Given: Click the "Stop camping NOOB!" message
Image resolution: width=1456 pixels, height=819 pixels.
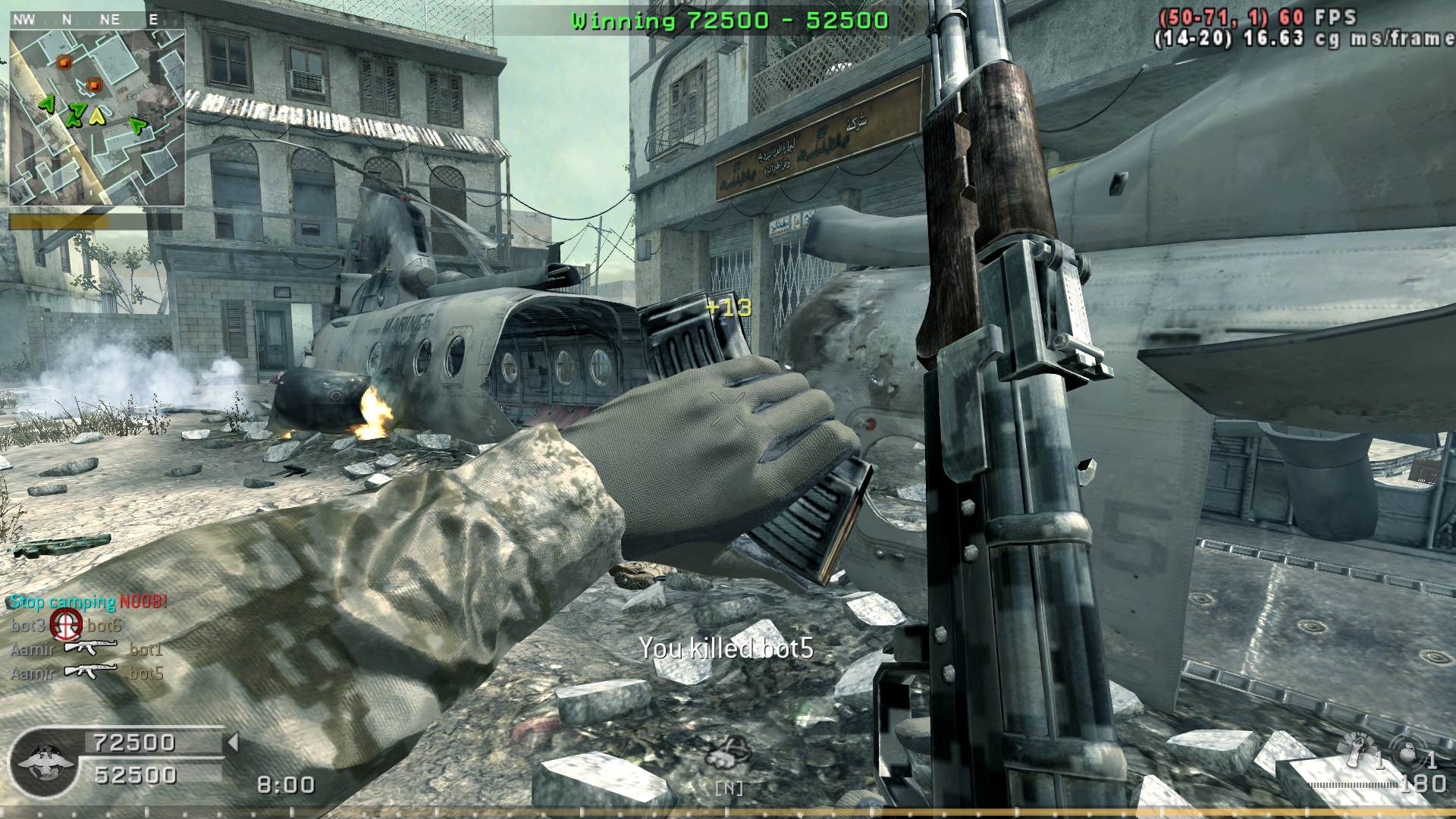Looking at the screenshot, I should [x=88, y=602].
